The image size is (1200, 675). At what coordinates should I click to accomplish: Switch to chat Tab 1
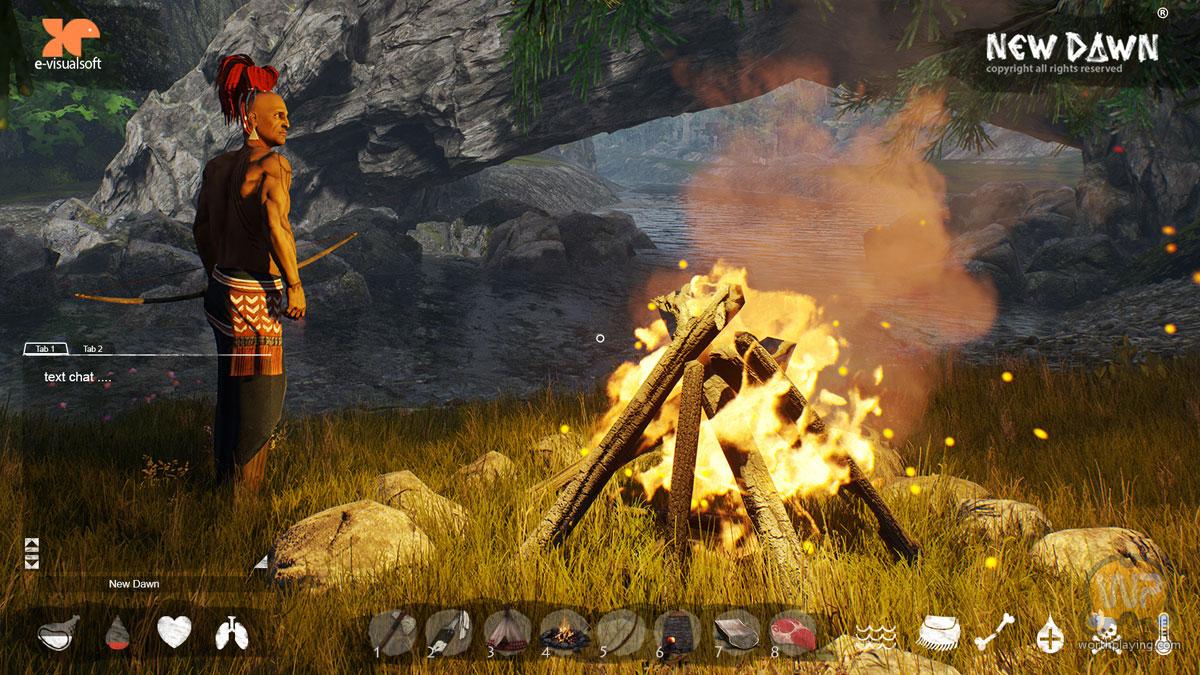point(45,349)
